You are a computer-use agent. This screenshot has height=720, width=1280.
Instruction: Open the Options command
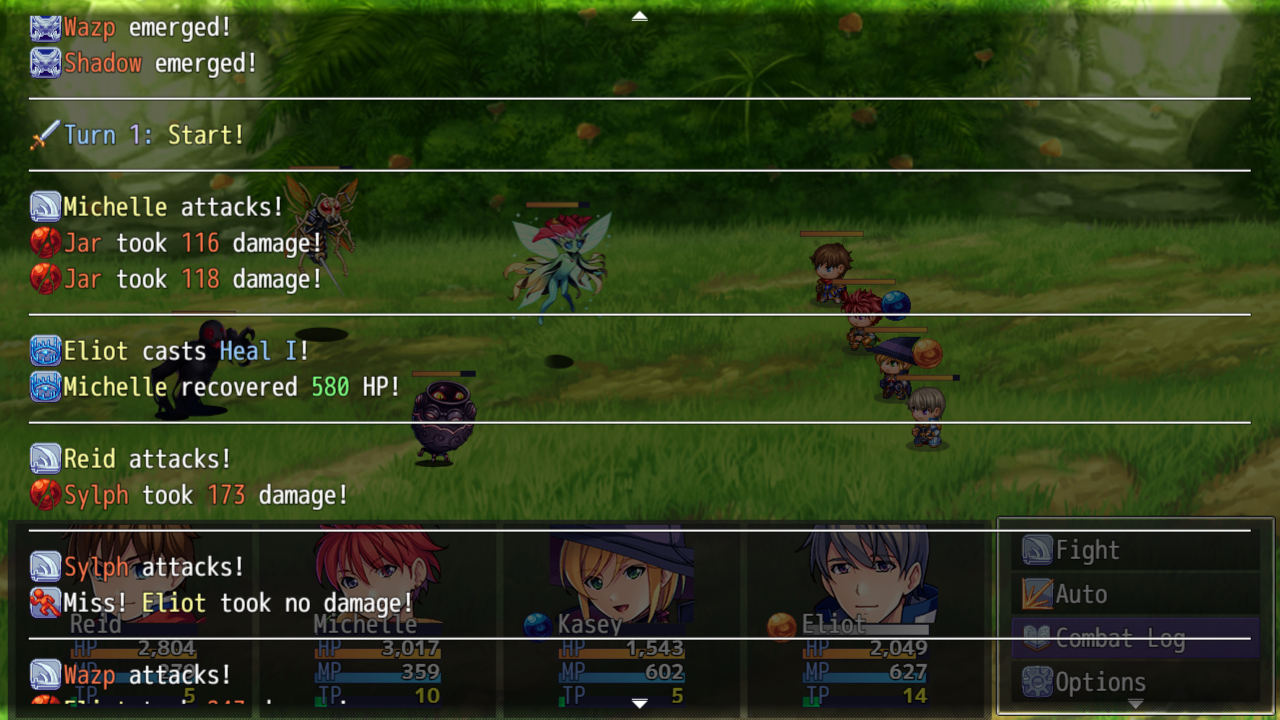[1135, 682]
